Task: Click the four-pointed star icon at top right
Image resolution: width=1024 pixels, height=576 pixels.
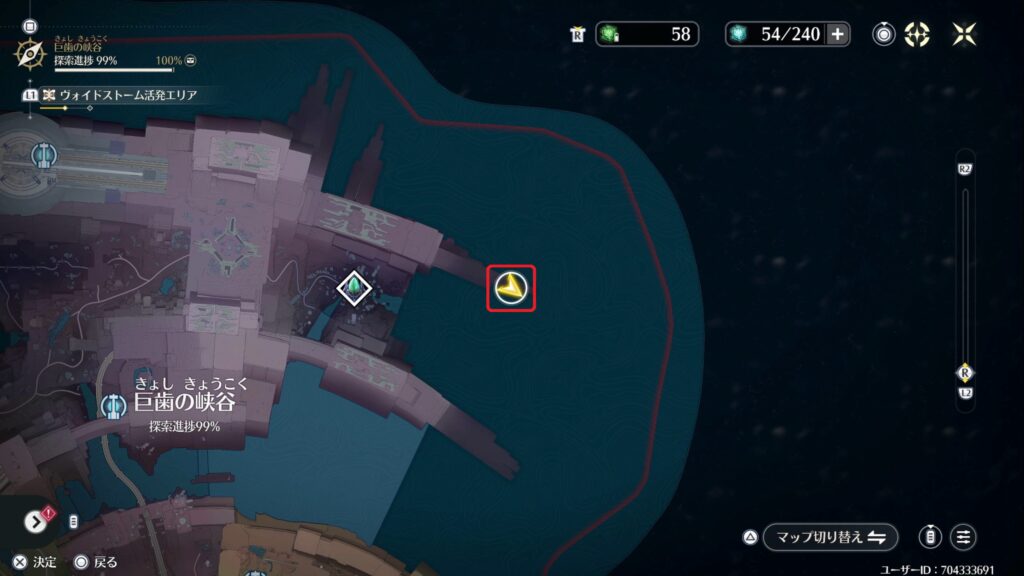Action: [964, 34]
